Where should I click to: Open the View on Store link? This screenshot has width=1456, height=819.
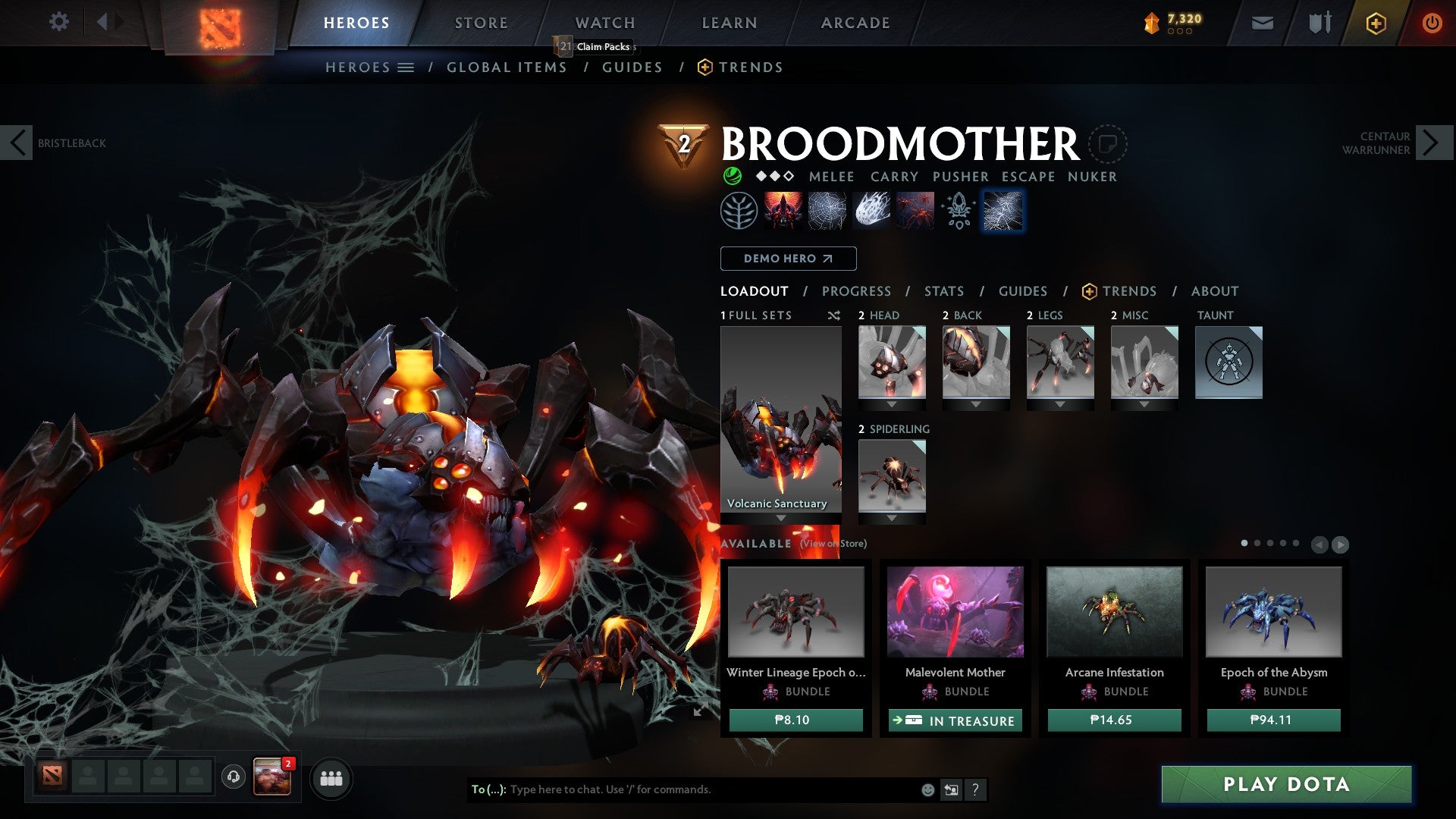(832, 544)
